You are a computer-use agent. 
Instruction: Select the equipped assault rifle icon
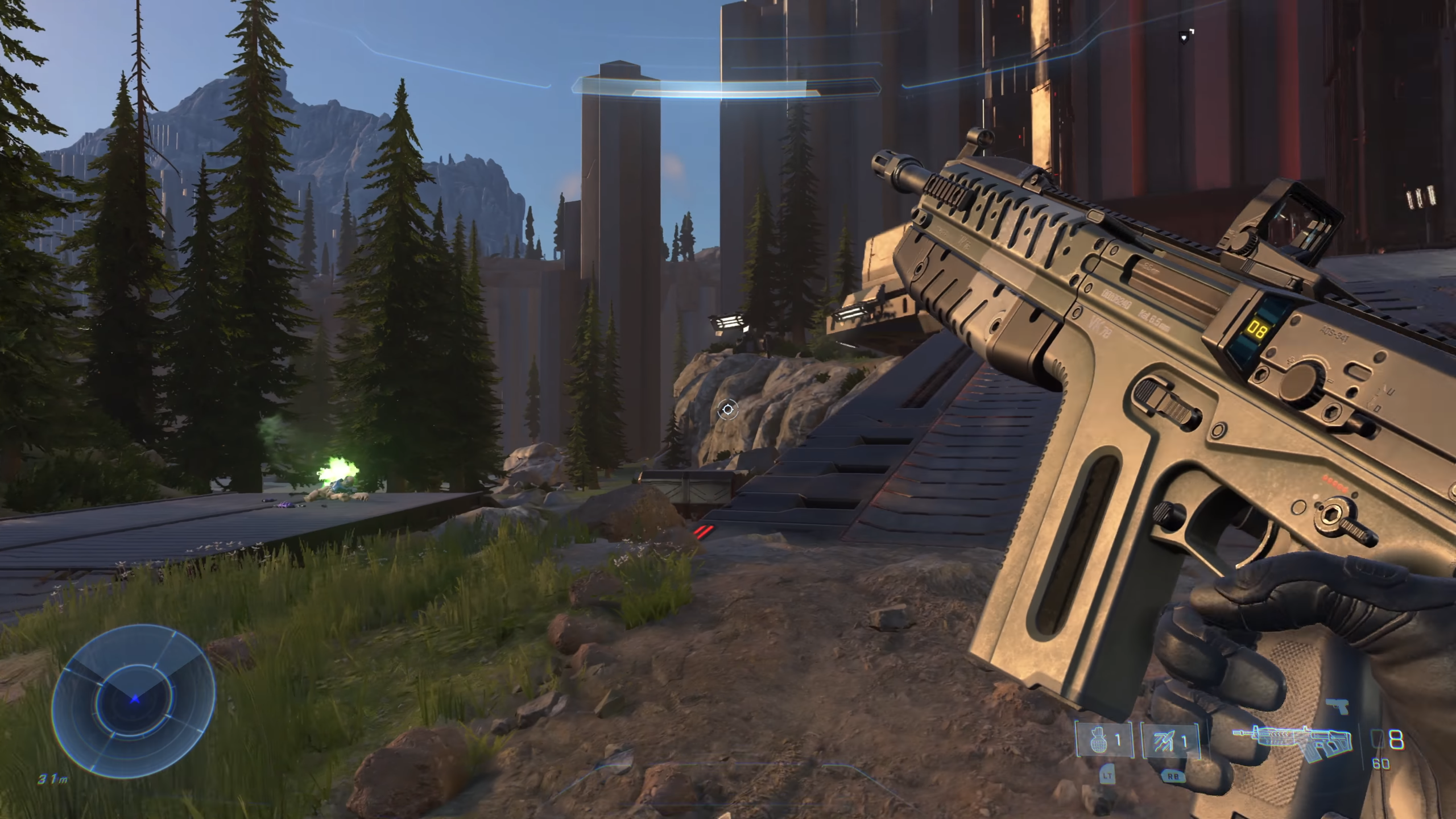click(1293, 742)
